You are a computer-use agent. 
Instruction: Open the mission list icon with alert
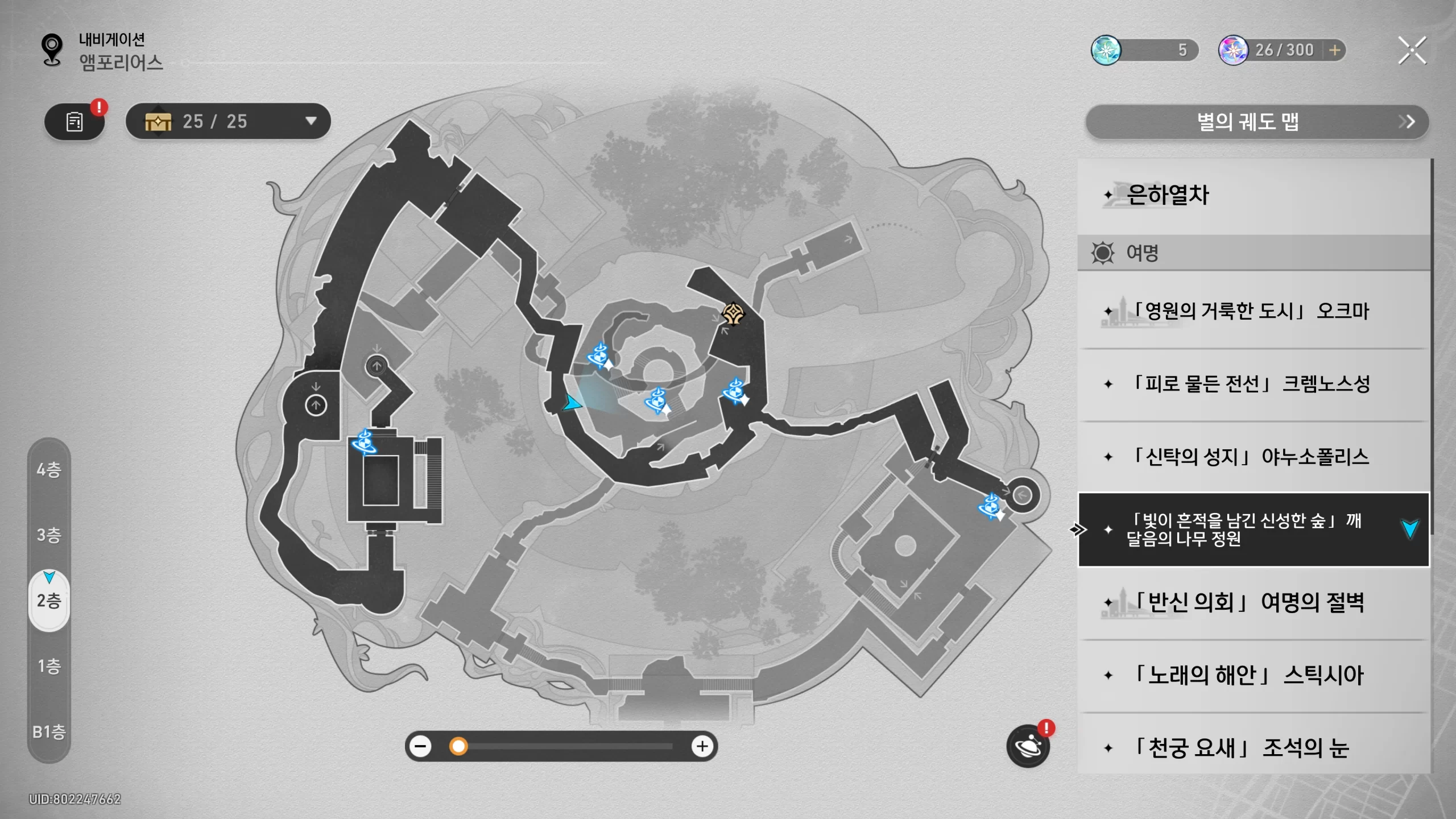75,122
